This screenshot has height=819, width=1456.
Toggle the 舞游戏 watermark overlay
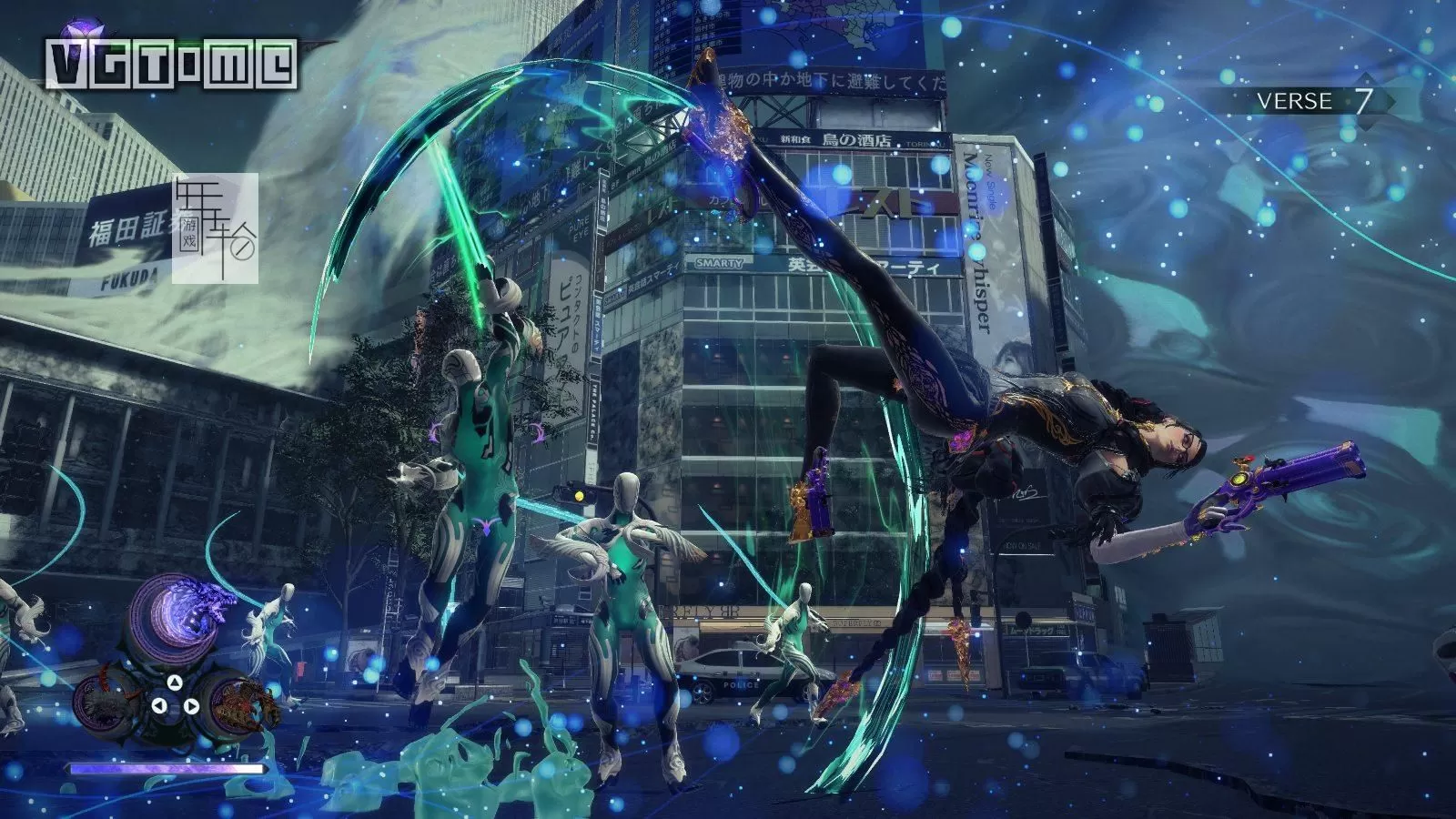click(x=216, y=229)
